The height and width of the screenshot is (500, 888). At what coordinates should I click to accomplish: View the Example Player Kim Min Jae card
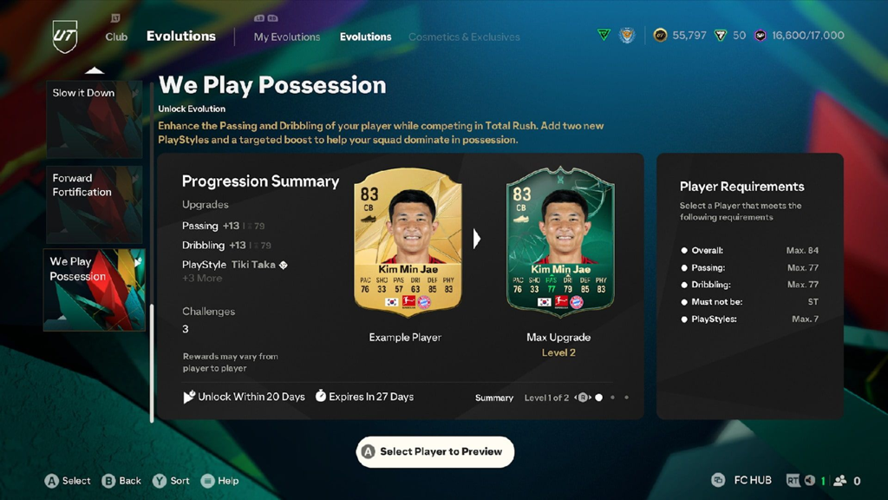pos(408,243)
